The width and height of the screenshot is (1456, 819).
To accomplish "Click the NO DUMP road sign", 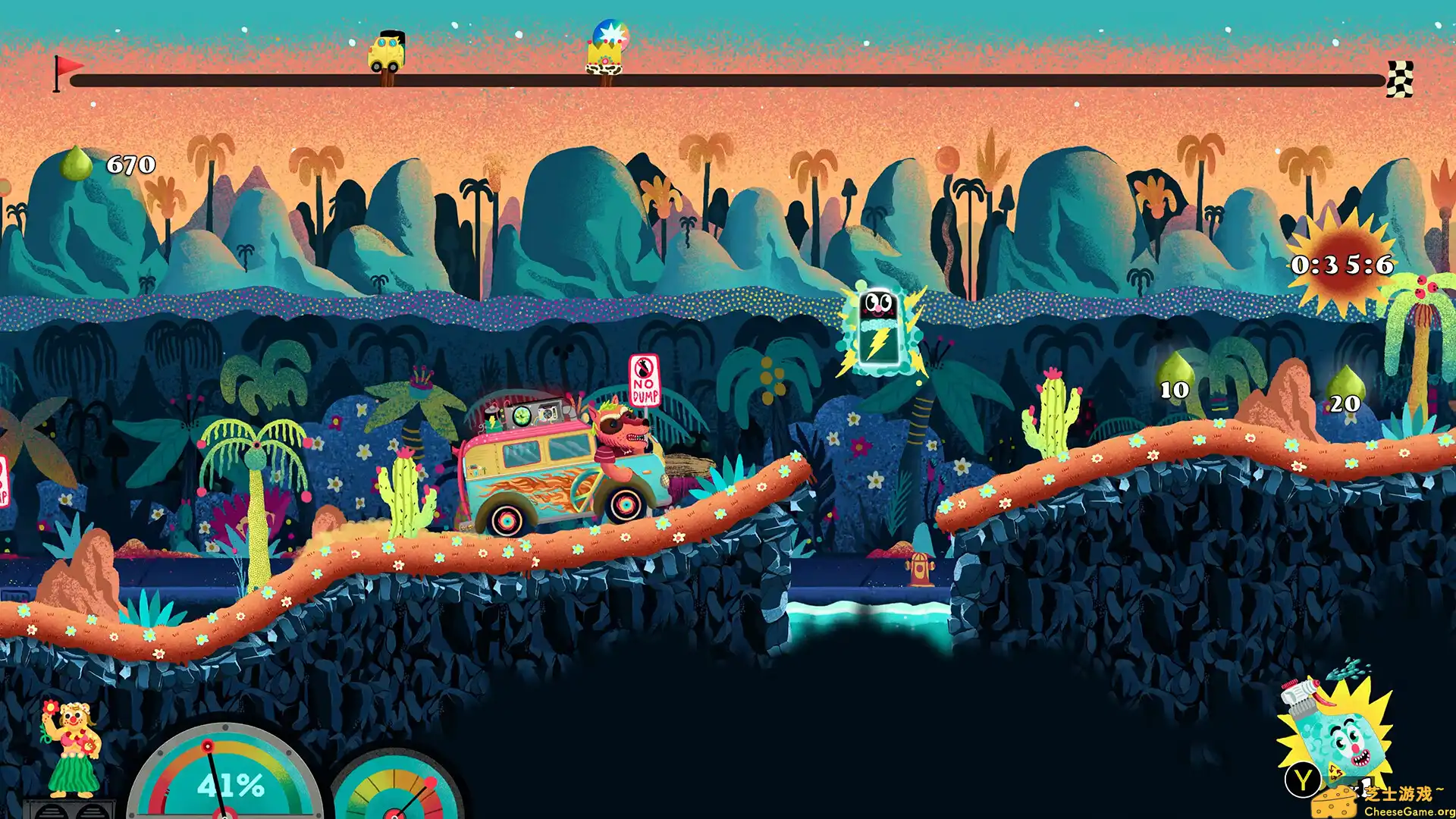I will pos(645,379).
